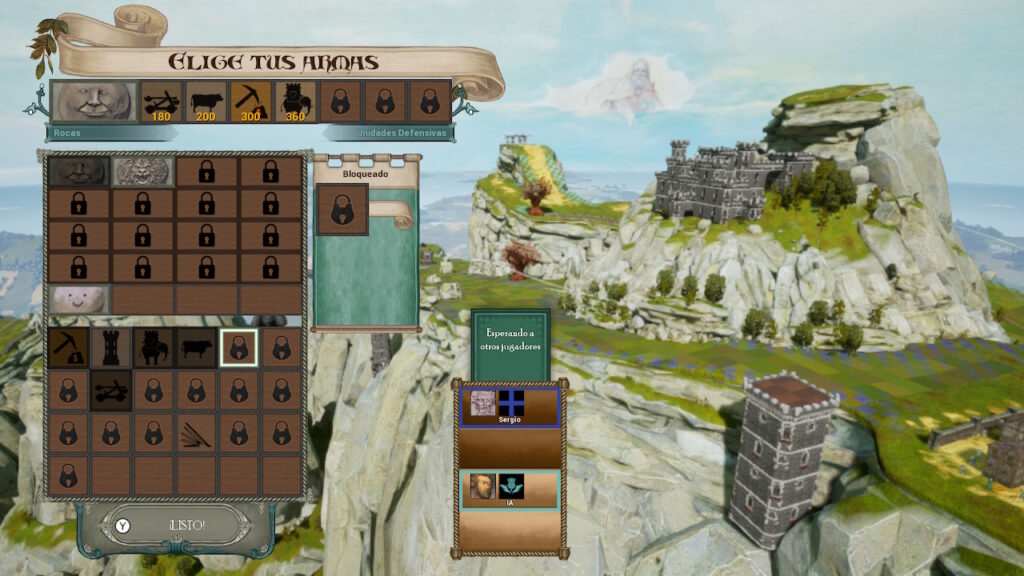Select the Sergio player row
Viewport: 1024px width, 576px height.
pos(508,408)
